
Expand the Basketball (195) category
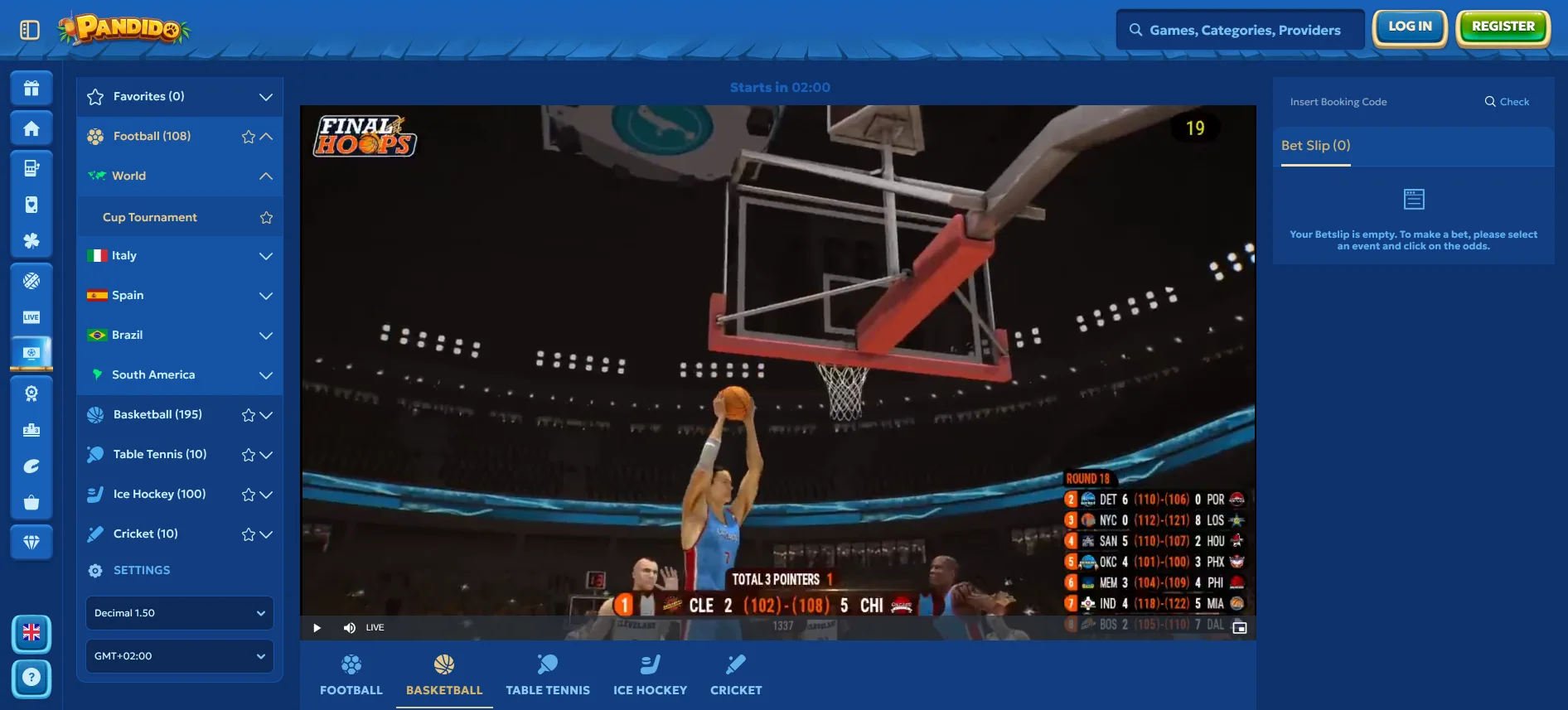(266, 415)
